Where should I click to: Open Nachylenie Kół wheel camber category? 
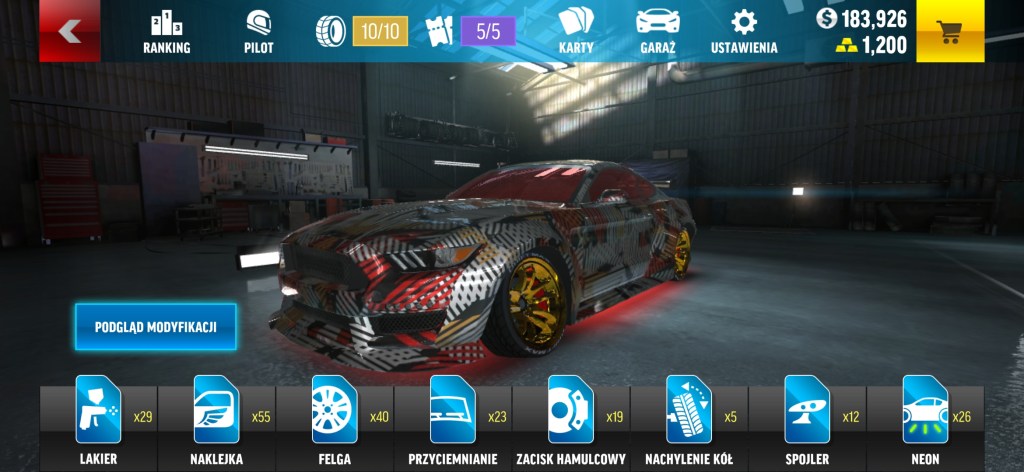click(688, 420)
